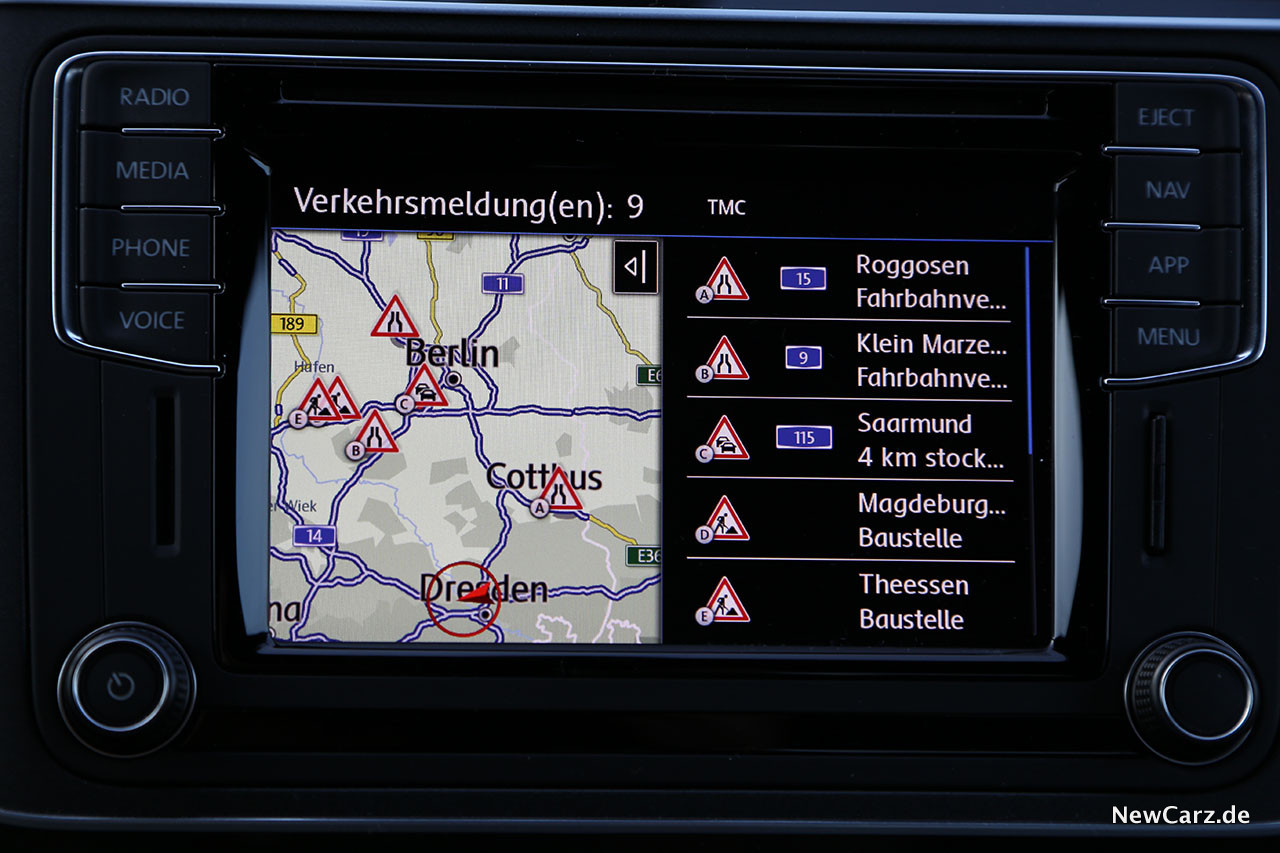Open the APP screen
This screenshot has height=853, width=1280.
click(x=1168, y=265)
